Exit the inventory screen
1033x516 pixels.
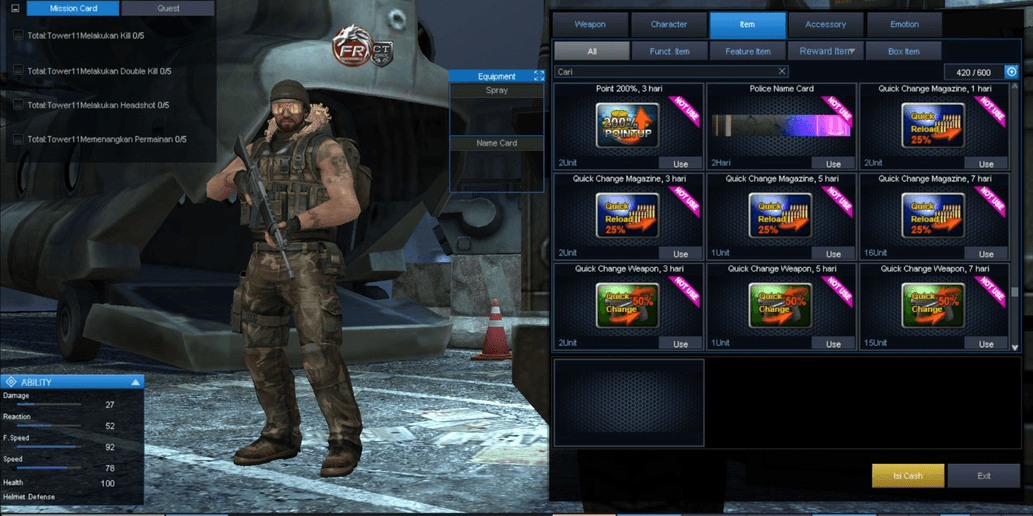pyautogui.click(x=984, y=476)
